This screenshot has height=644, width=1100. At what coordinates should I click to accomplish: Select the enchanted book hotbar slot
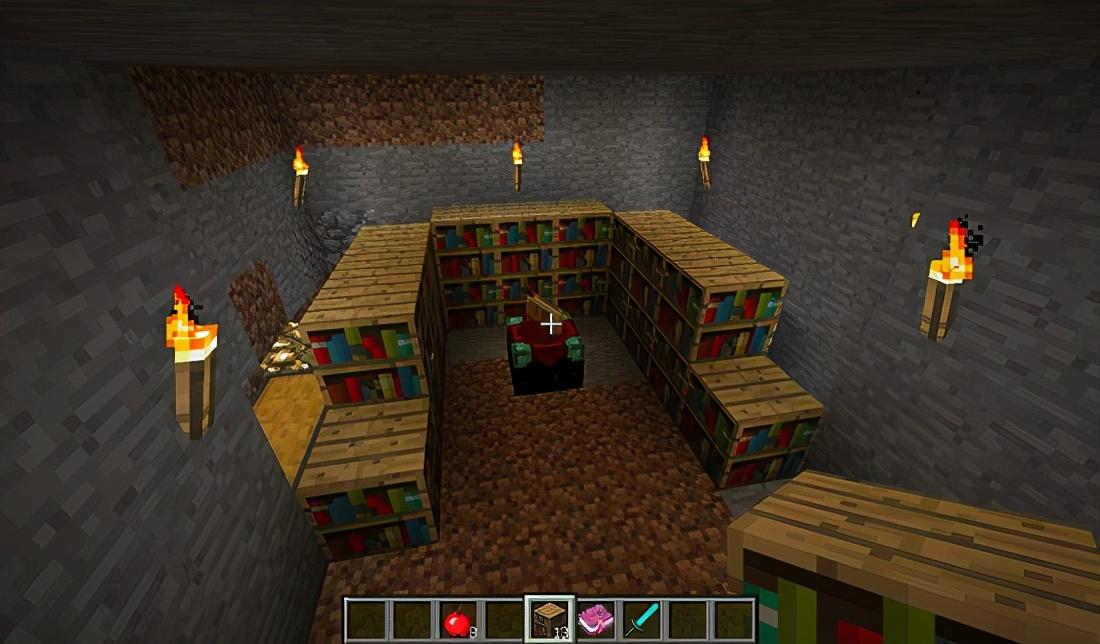click(595, 621)
